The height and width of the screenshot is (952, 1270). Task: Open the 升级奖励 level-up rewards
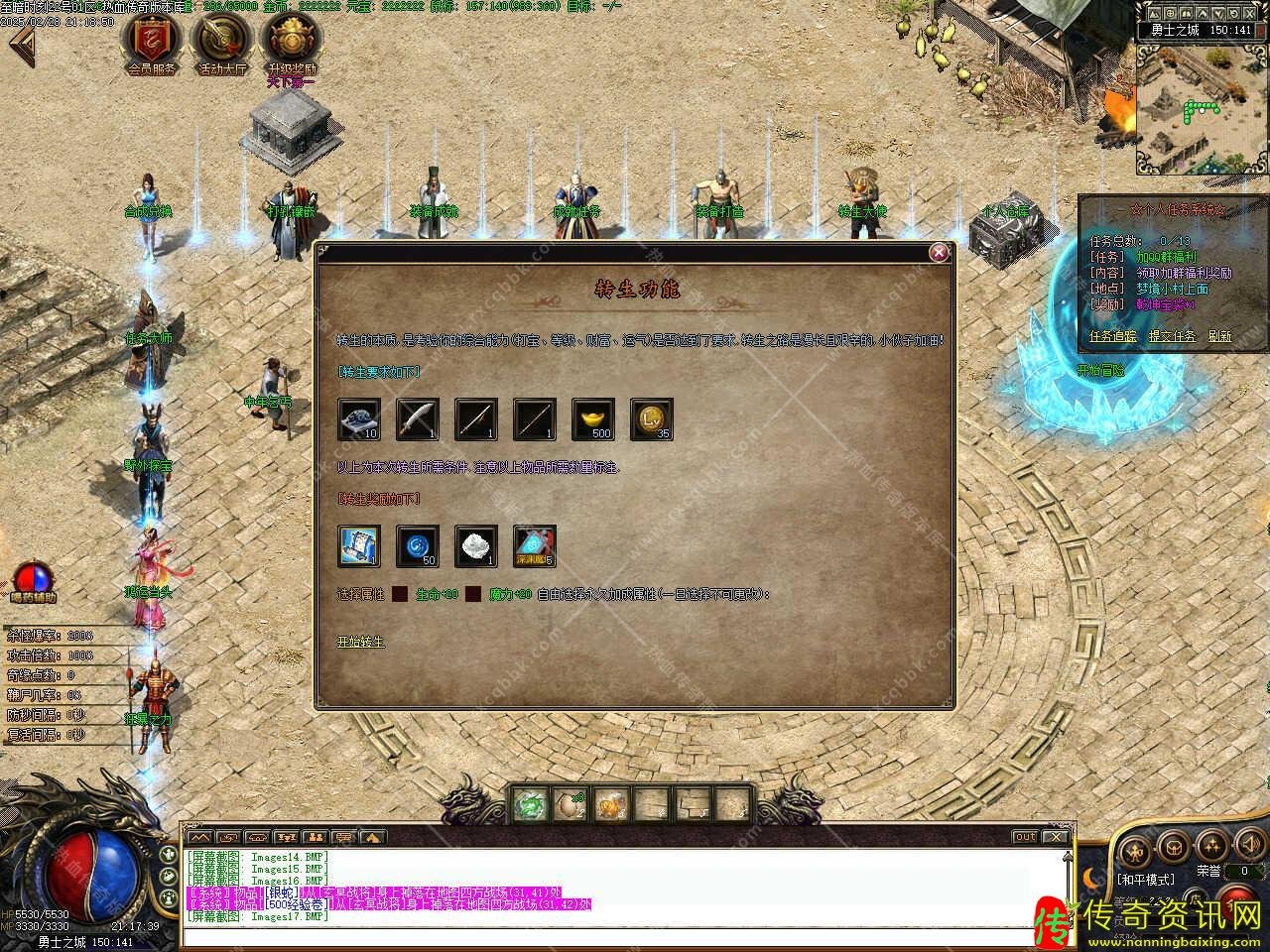coord(292,42)
